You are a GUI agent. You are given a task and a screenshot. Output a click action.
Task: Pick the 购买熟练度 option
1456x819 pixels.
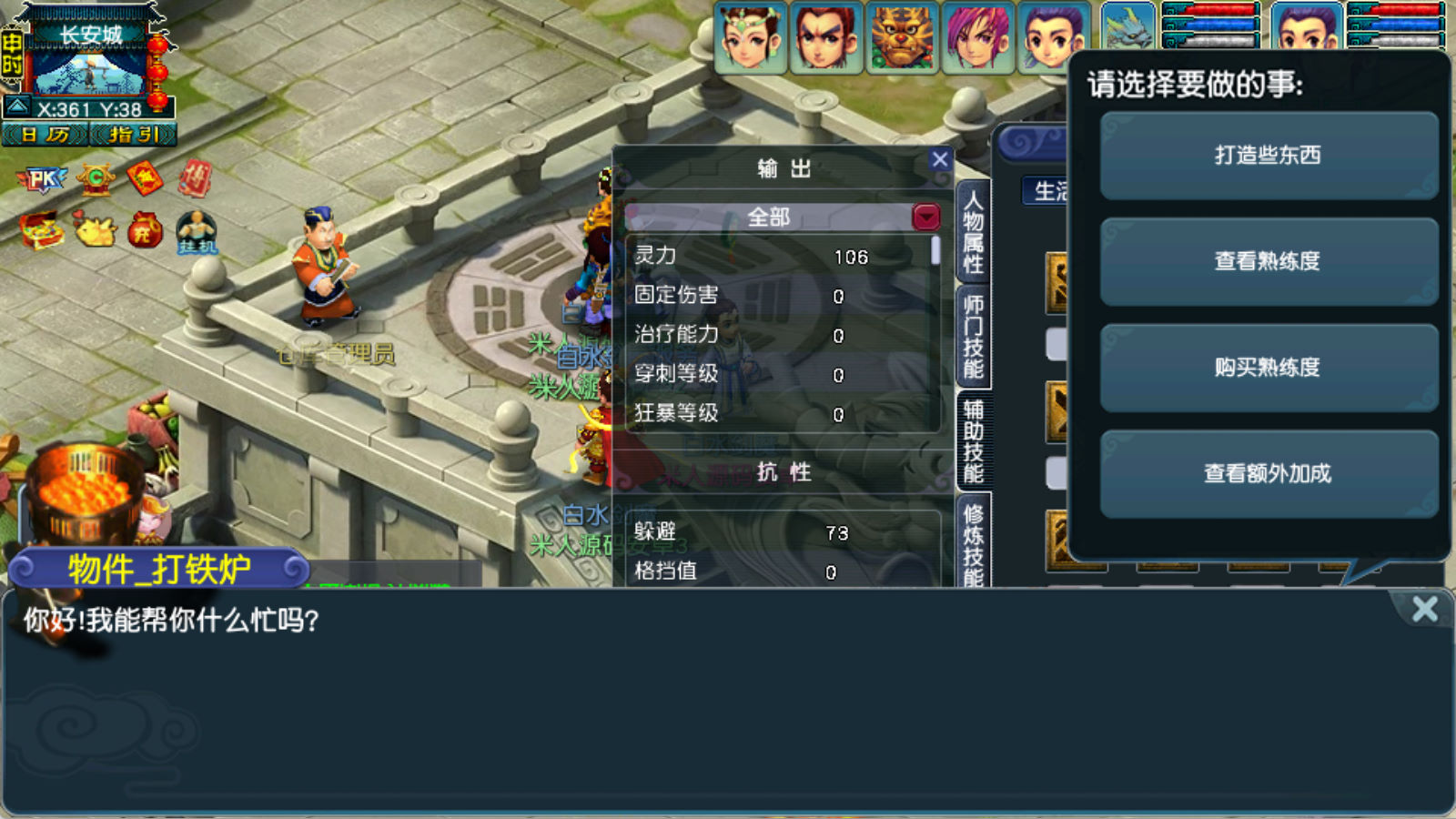click(1268, 368)
